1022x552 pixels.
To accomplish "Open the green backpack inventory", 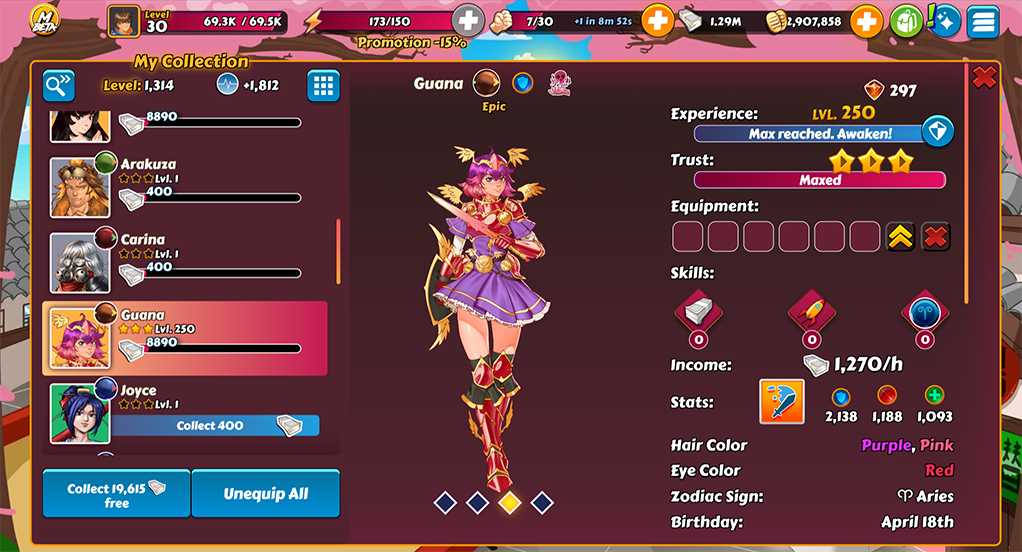I will (x=905, y=21).
